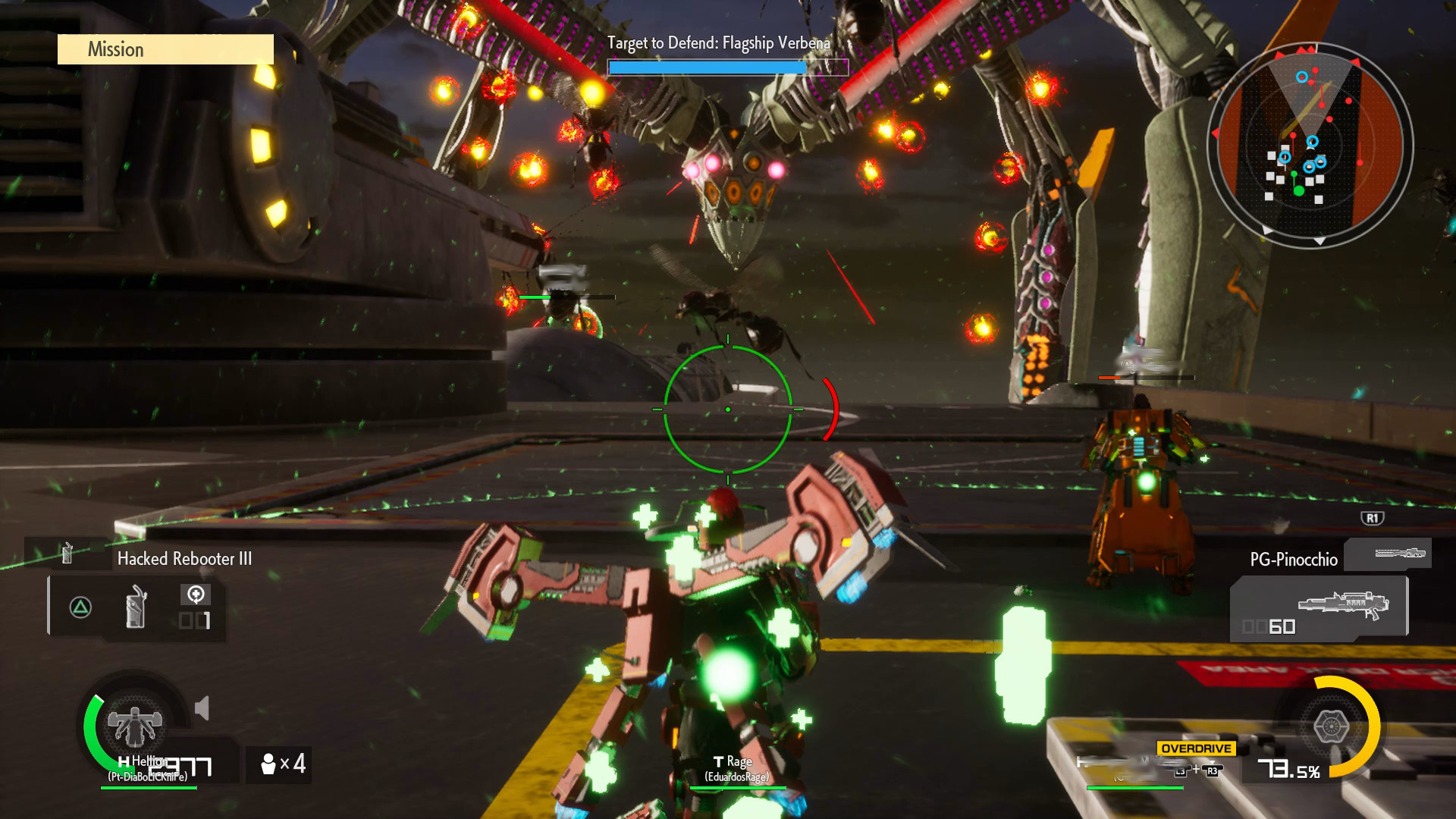Select the PG-Pinocchio weapon slot
1456x819 pixels.
pyautogui.click(x=1319, y=608)
